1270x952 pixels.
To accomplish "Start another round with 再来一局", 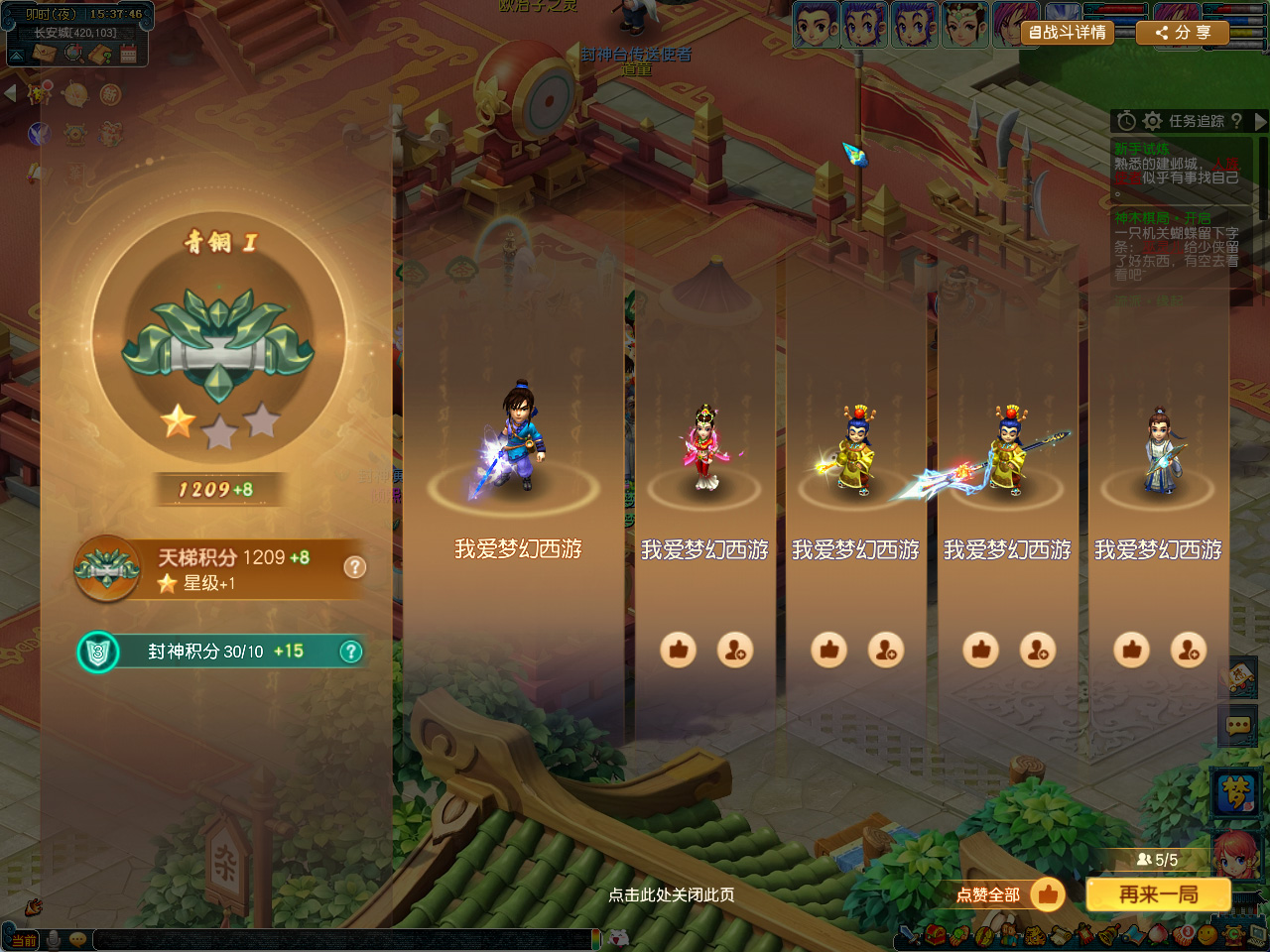I will [x=1158, y=894].
